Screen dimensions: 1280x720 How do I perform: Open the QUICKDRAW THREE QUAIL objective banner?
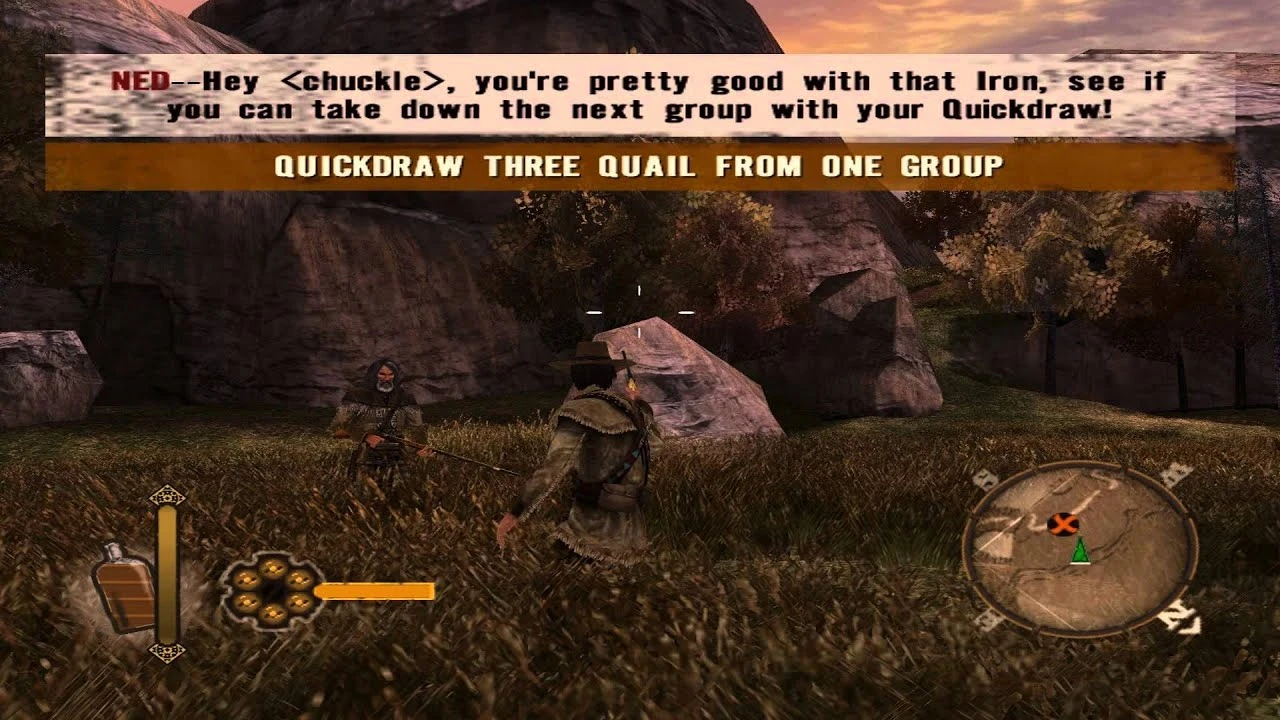click(640, 167)
